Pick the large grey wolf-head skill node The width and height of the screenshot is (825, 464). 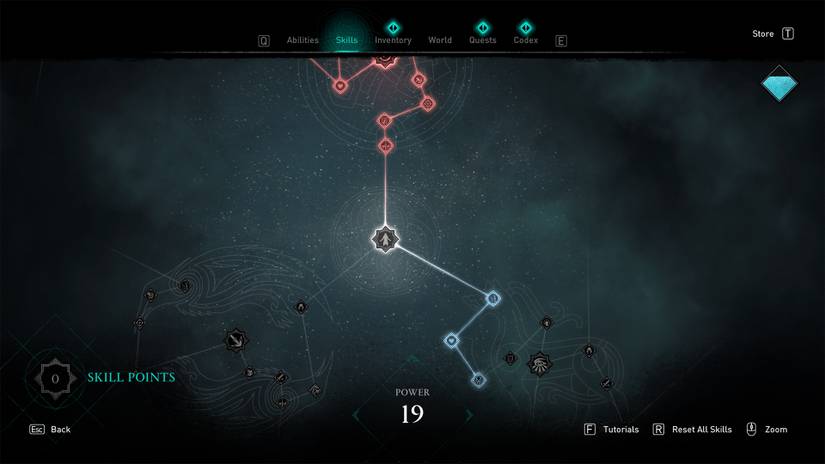(x=541, y=363)
